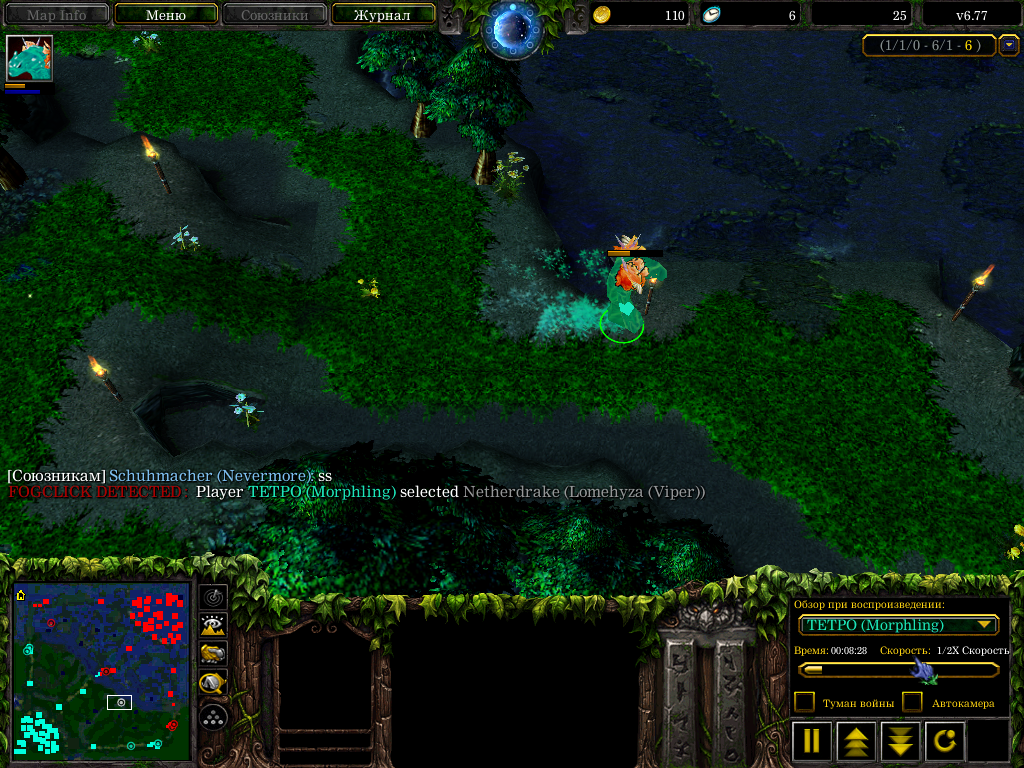1024x768 pixels.
Task: Open the Журнал log
Action: (x=382, y=15)
